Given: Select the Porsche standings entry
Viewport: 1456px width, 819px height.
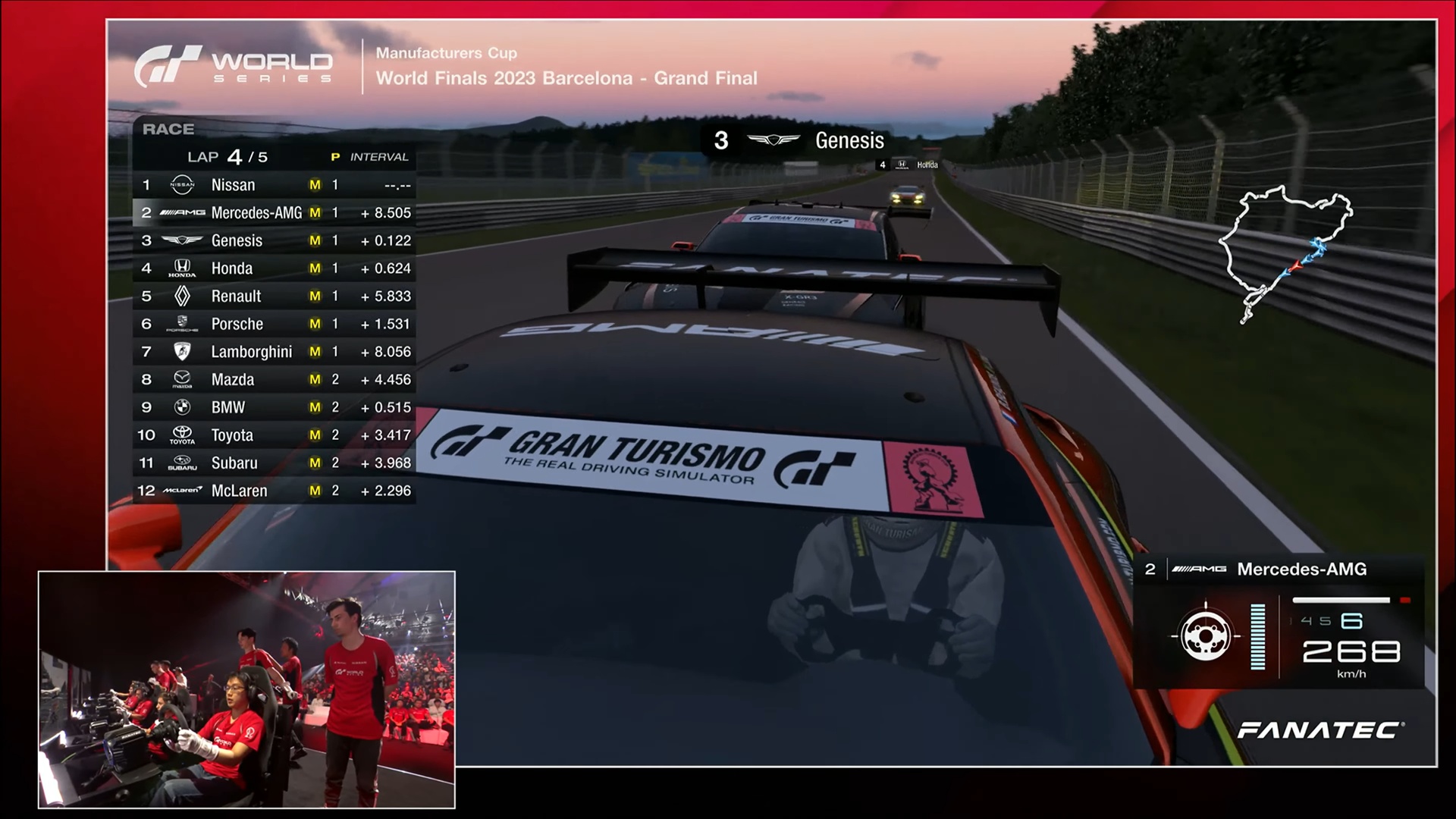Looking at the screenshot, I should pos(274,325).
